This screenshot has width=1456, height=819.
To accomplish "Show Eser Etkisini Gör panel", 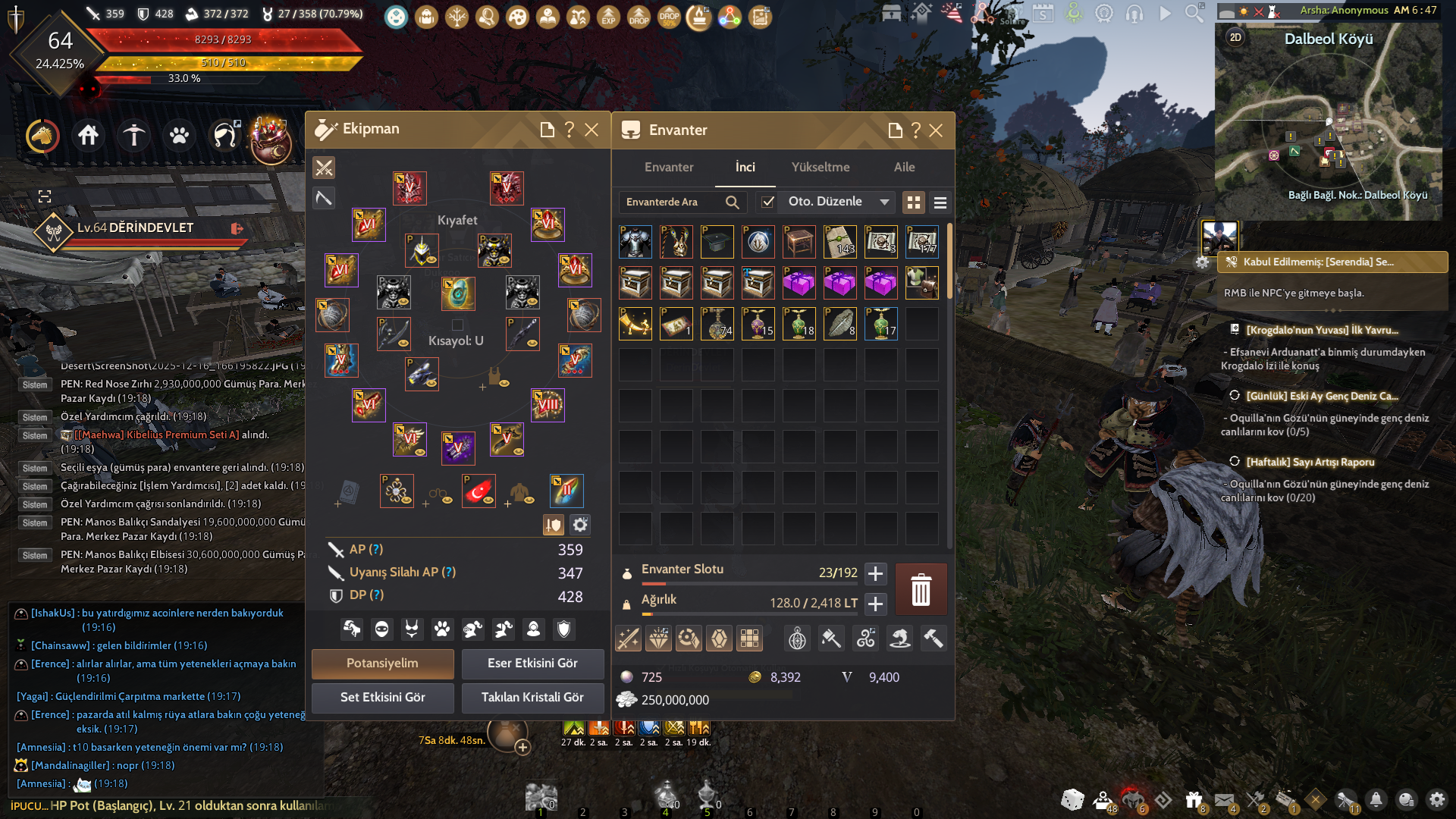I will [x=532, y=664].
